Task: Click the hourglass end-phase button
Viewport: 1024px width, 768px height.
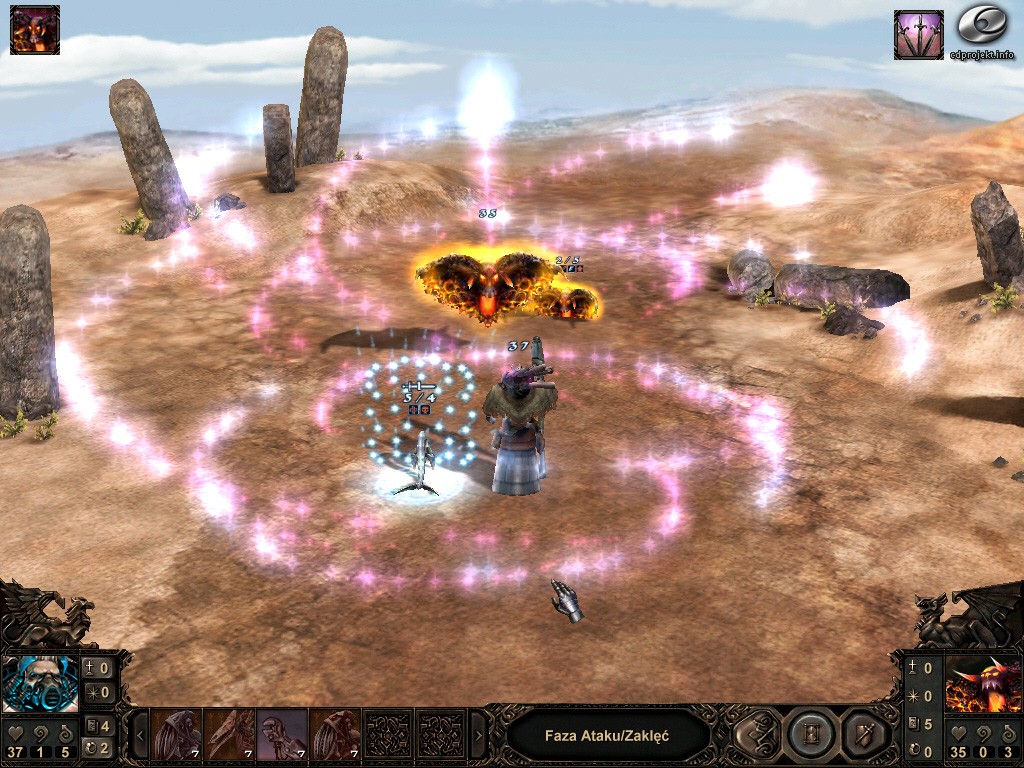Action: 811,736
